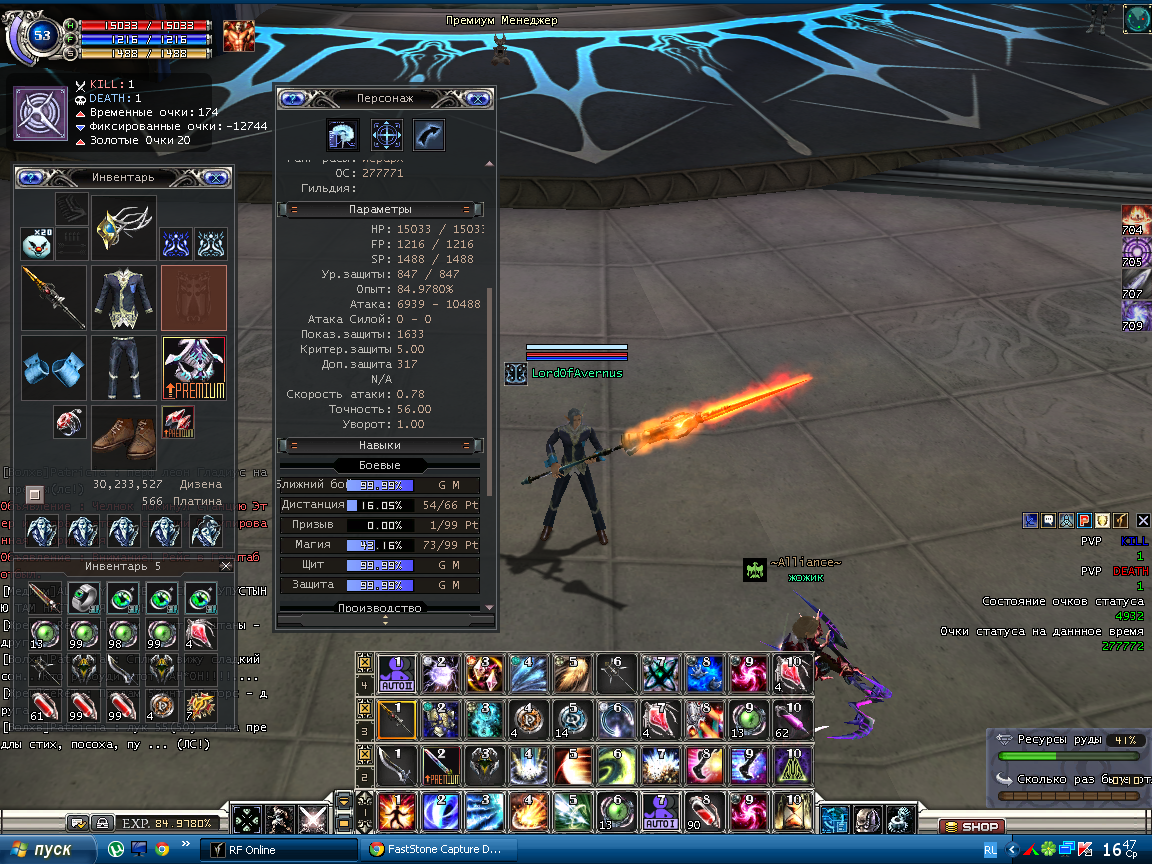The image size is (1152, 864).
Task: Open the red P icon in PVP panel
Action: point(1084,520)
